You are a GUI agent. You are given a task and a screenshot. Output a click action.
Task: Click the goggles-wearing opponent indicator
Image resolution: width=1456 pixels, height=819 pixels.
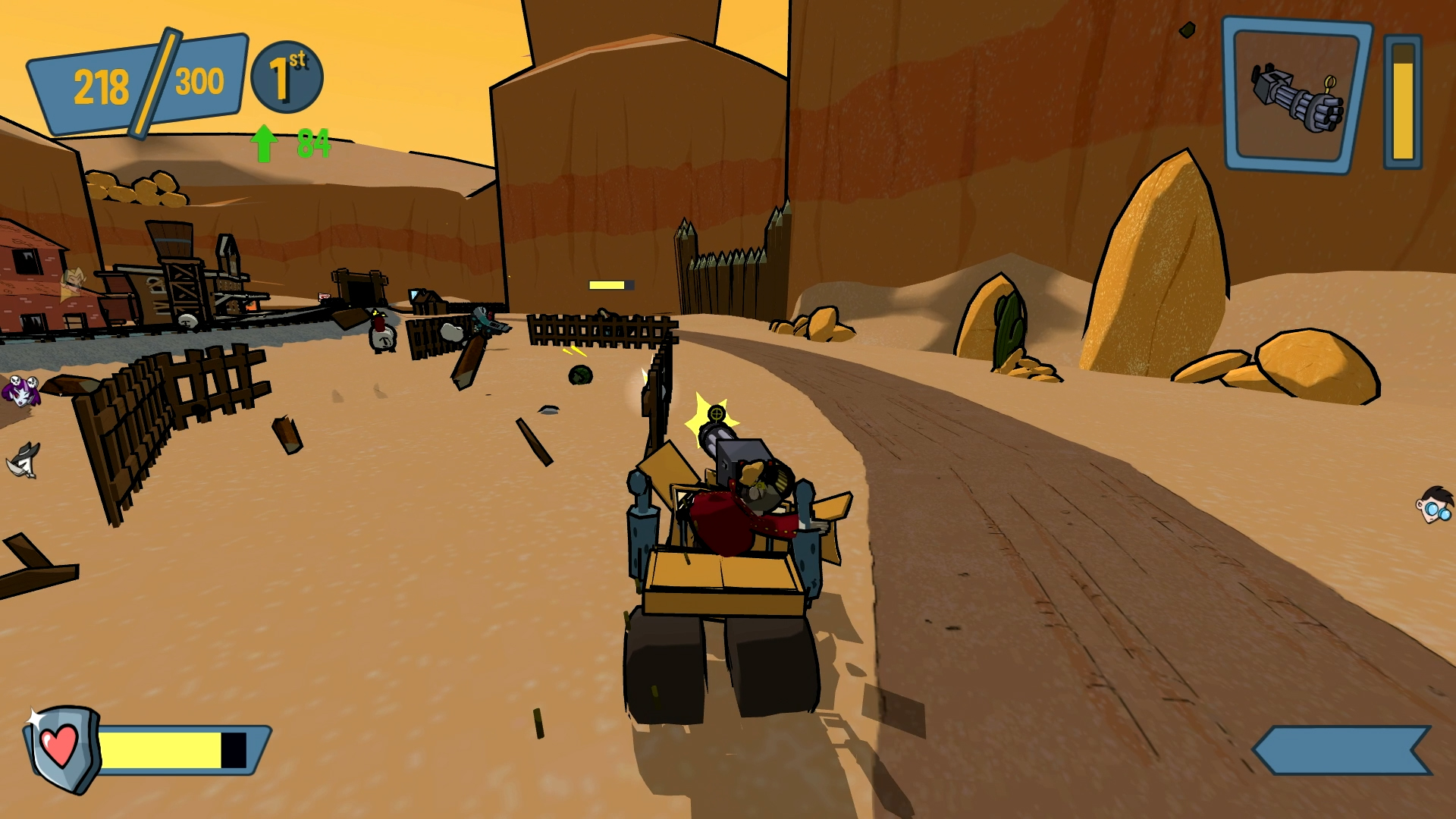coord(1435,506)
